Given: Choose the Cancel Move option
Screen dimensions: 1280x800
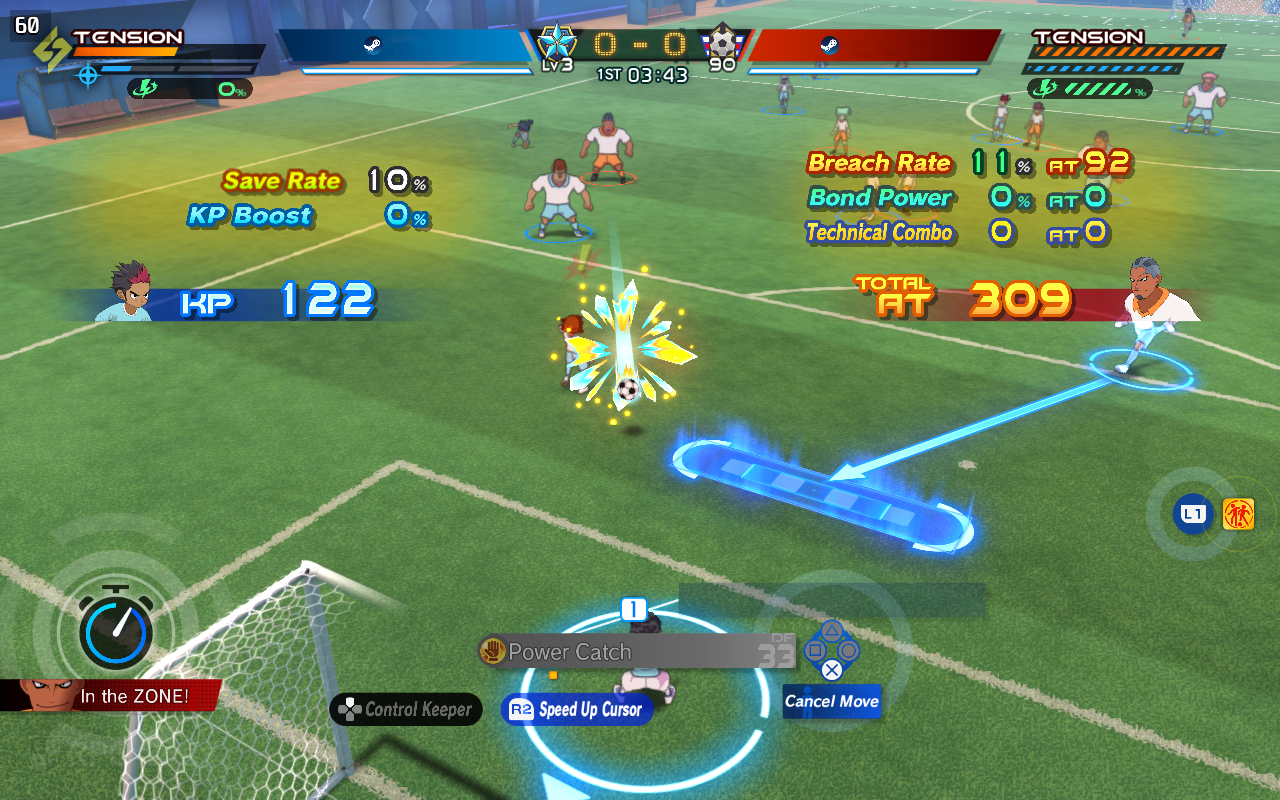Looking at the screenshot, I should point(831,701).
